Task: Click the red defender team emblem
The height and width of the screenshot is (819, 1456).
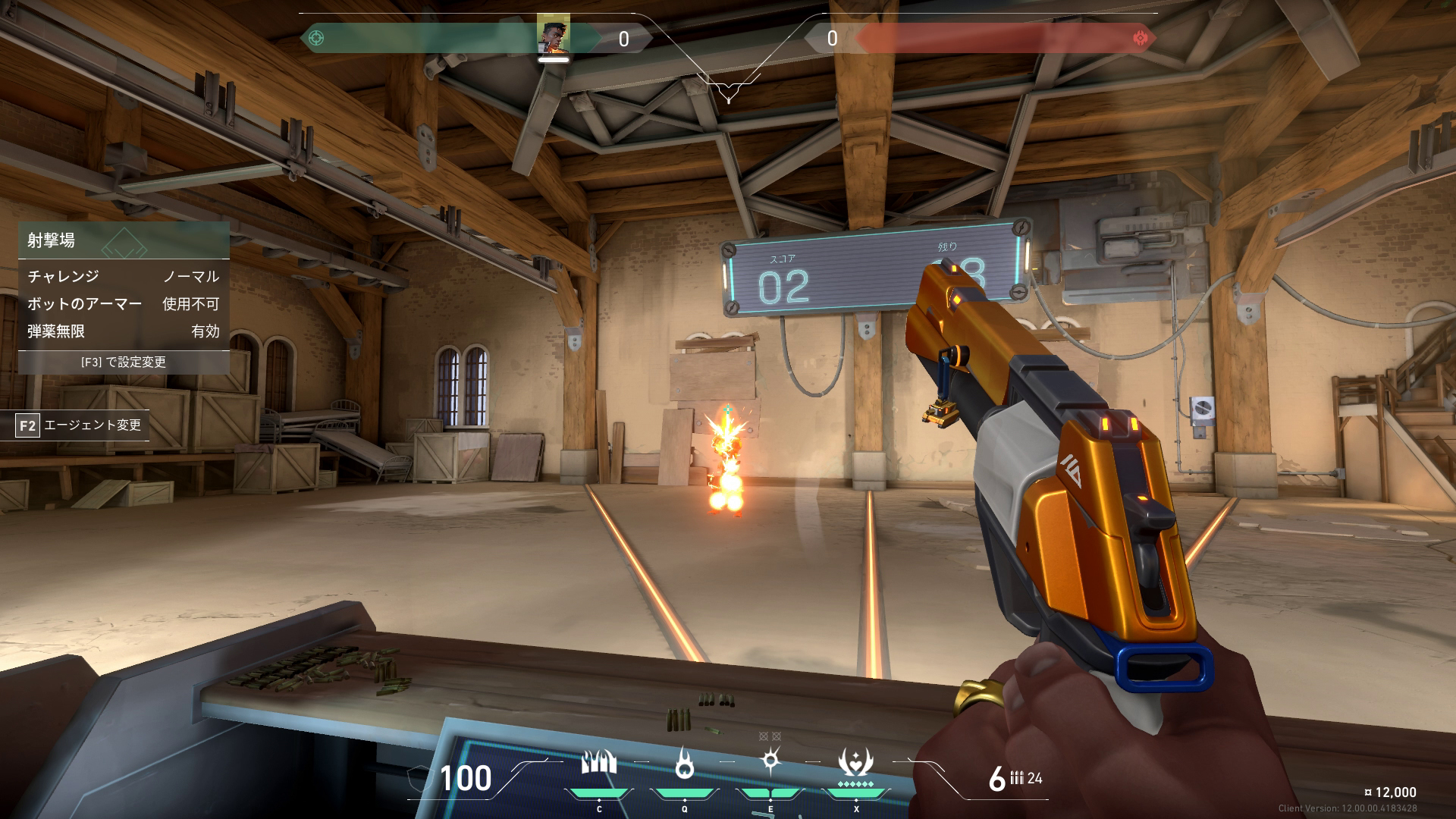Action: click(x=1140, y=37)
